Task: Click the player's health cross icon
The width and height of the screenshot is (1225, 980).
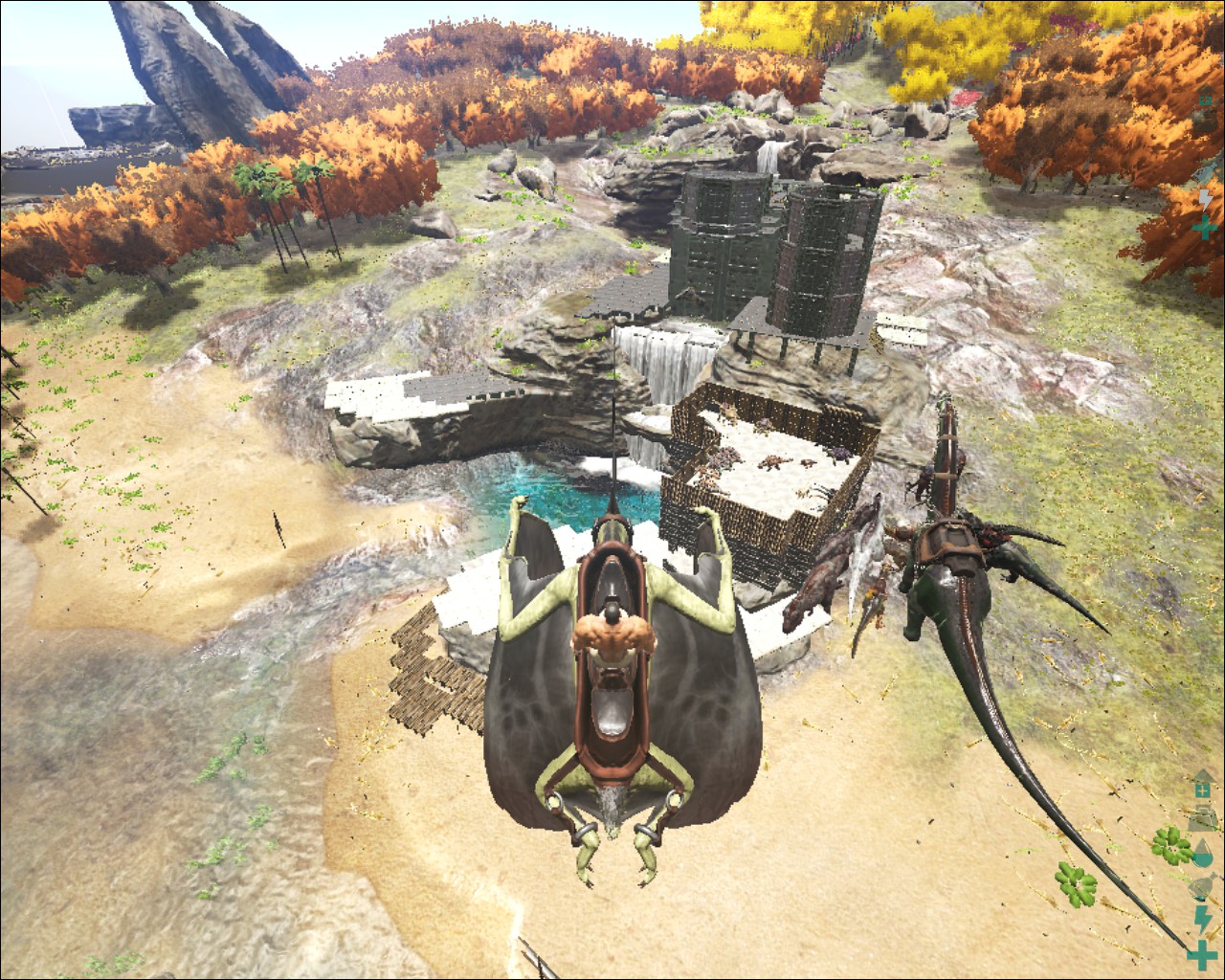Action: click(x=1200, y=954)
